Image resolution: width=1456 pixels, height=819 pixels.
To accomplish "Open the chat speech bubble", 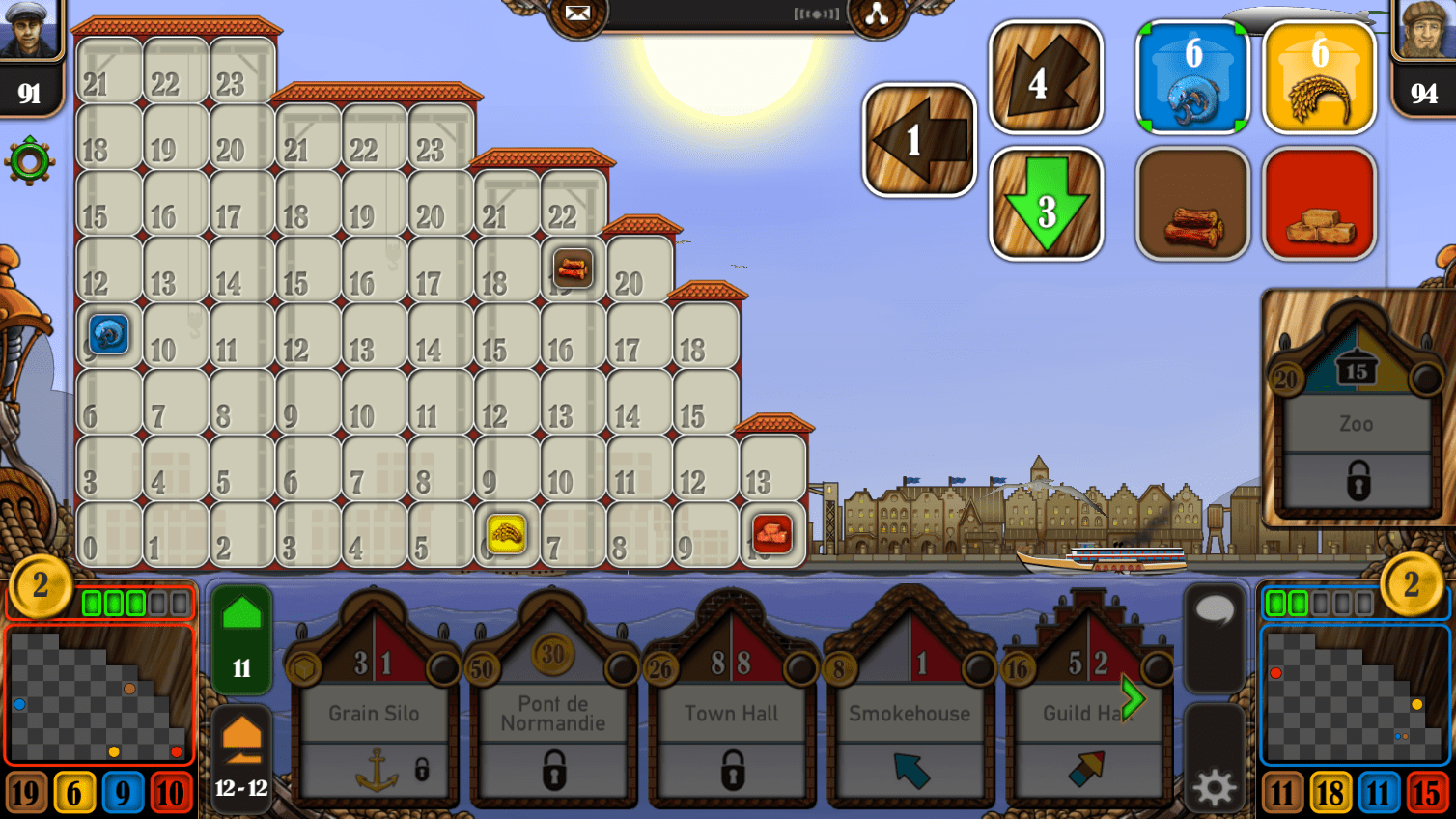I will coord(1215,637).
